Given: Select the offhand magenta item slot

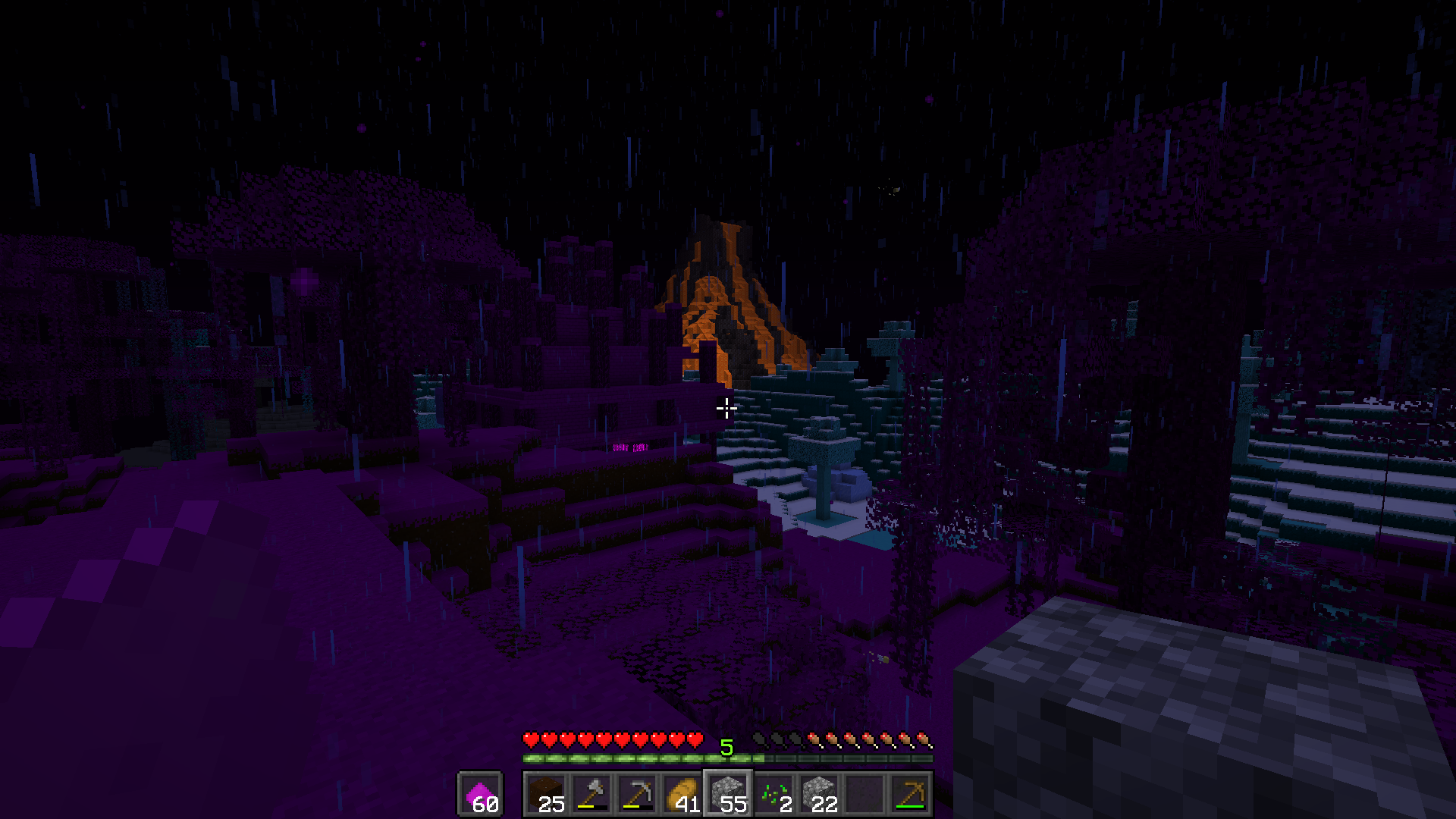Looking at the screenshot, I should 479,794.
